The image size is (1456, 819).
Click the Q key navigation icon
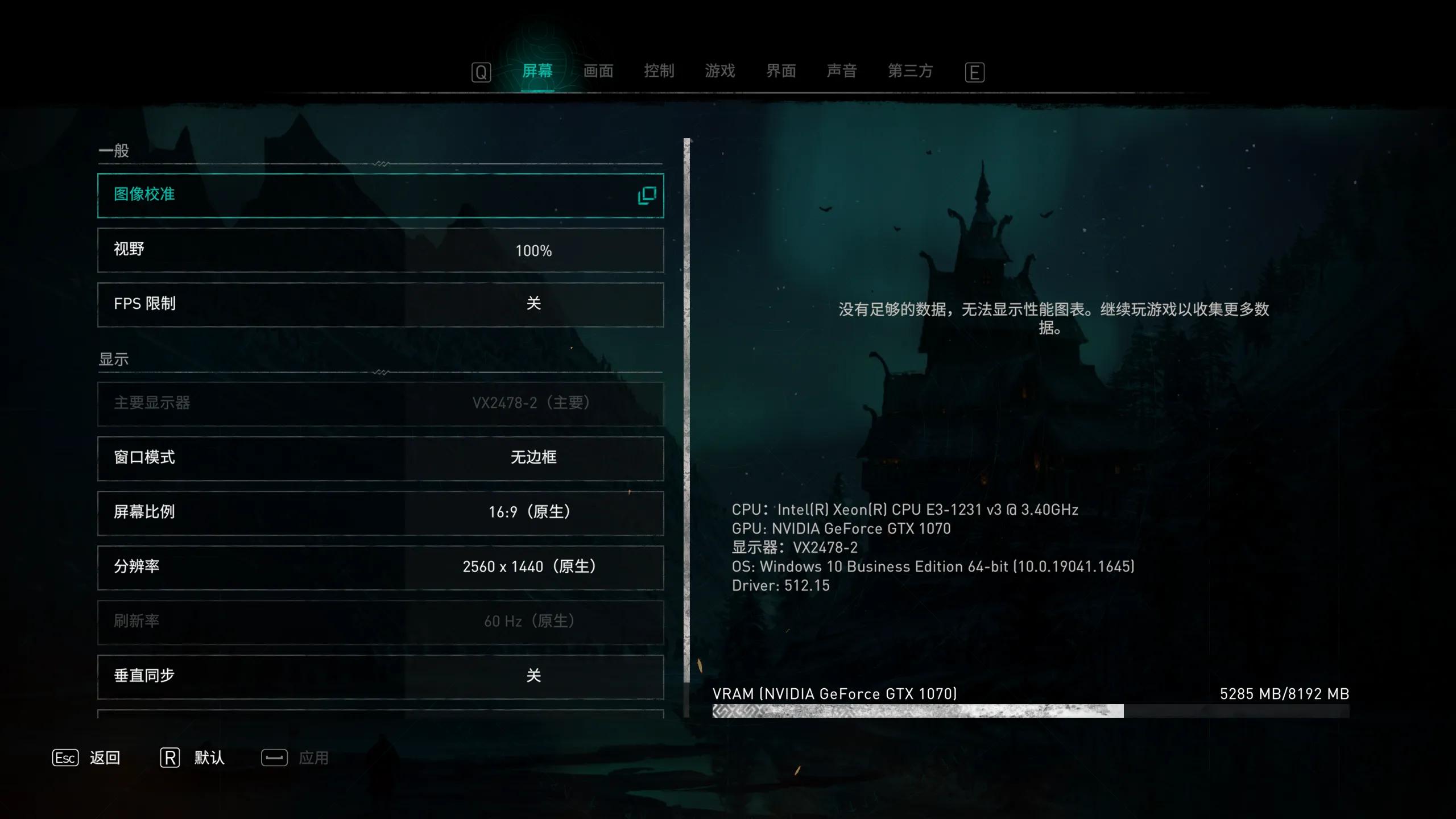(x=481, y=71)
